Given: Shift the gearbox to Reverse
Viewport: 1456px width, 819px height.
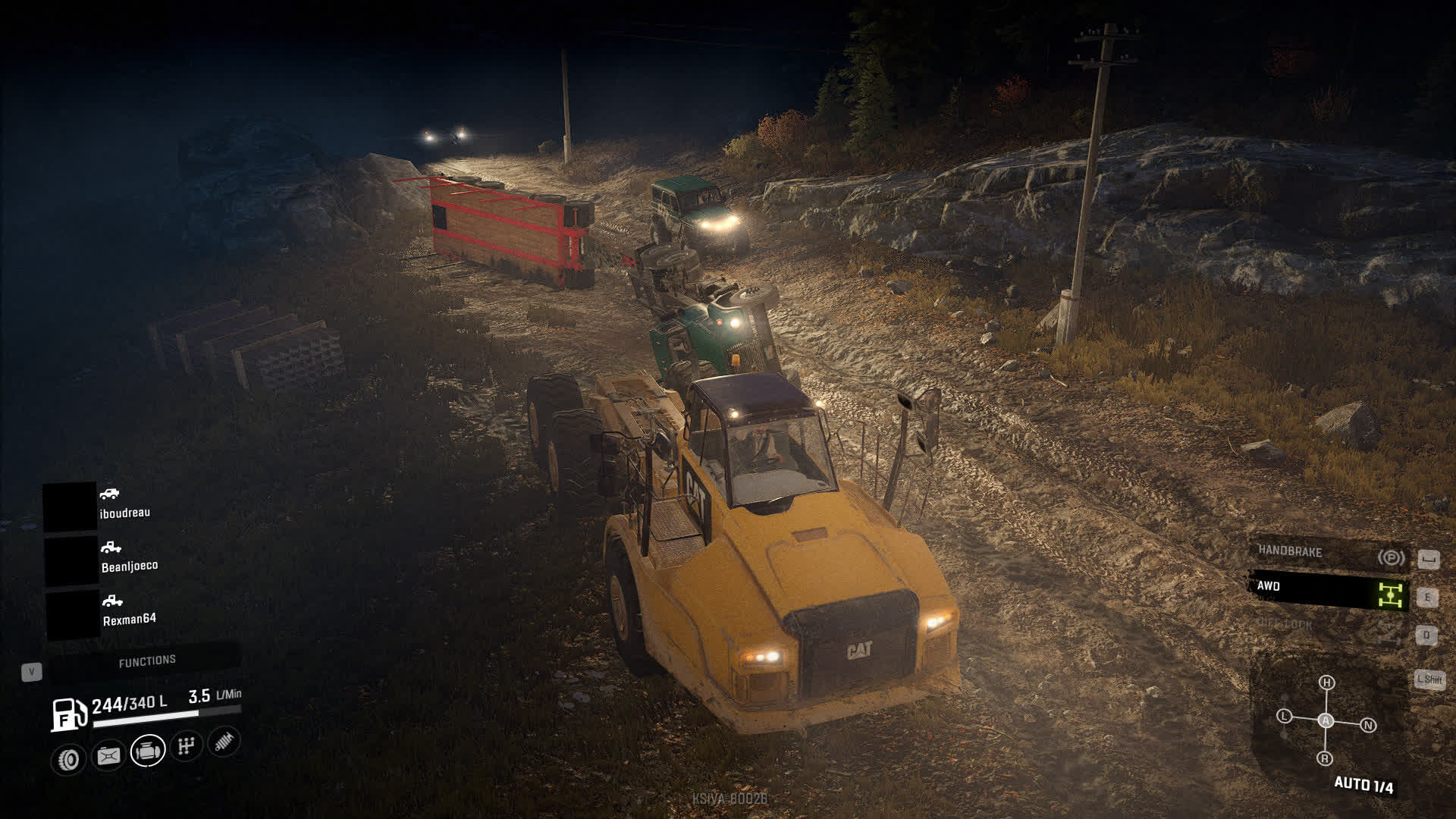Looking at the screenshot, I should (1325, 758).
